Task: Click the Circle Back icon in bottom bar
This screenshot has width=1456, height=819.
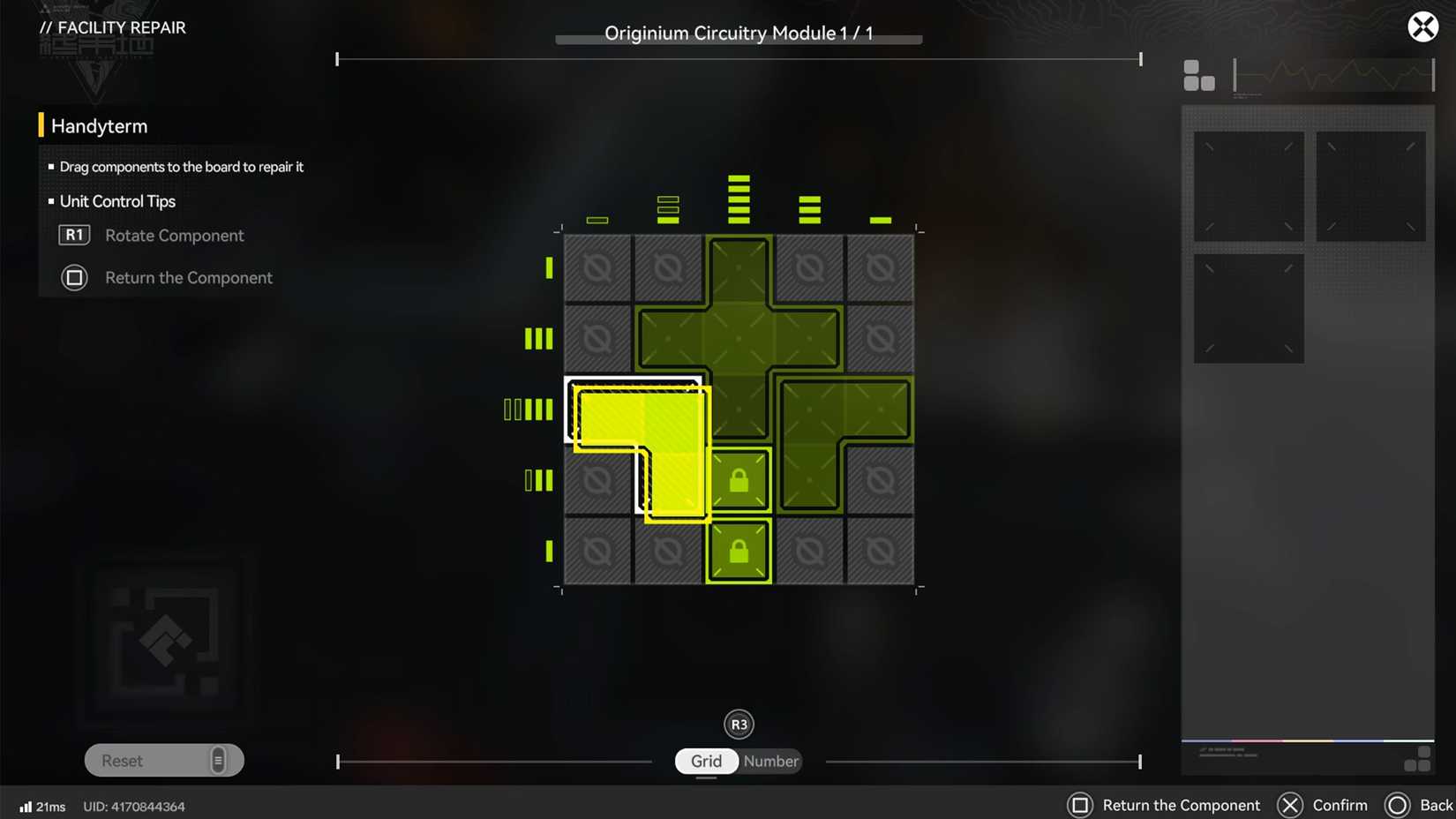Action: coord(1397,805)
